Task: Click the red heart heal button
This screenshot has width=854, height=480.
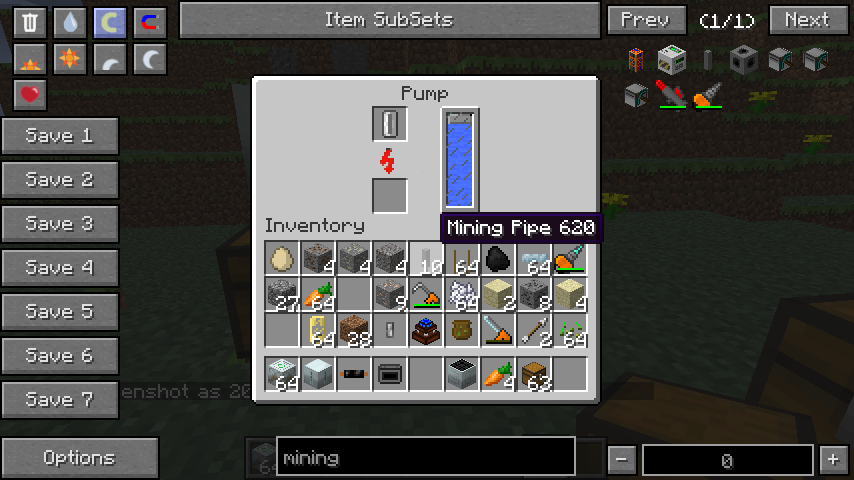Action: tap(32, 95)
